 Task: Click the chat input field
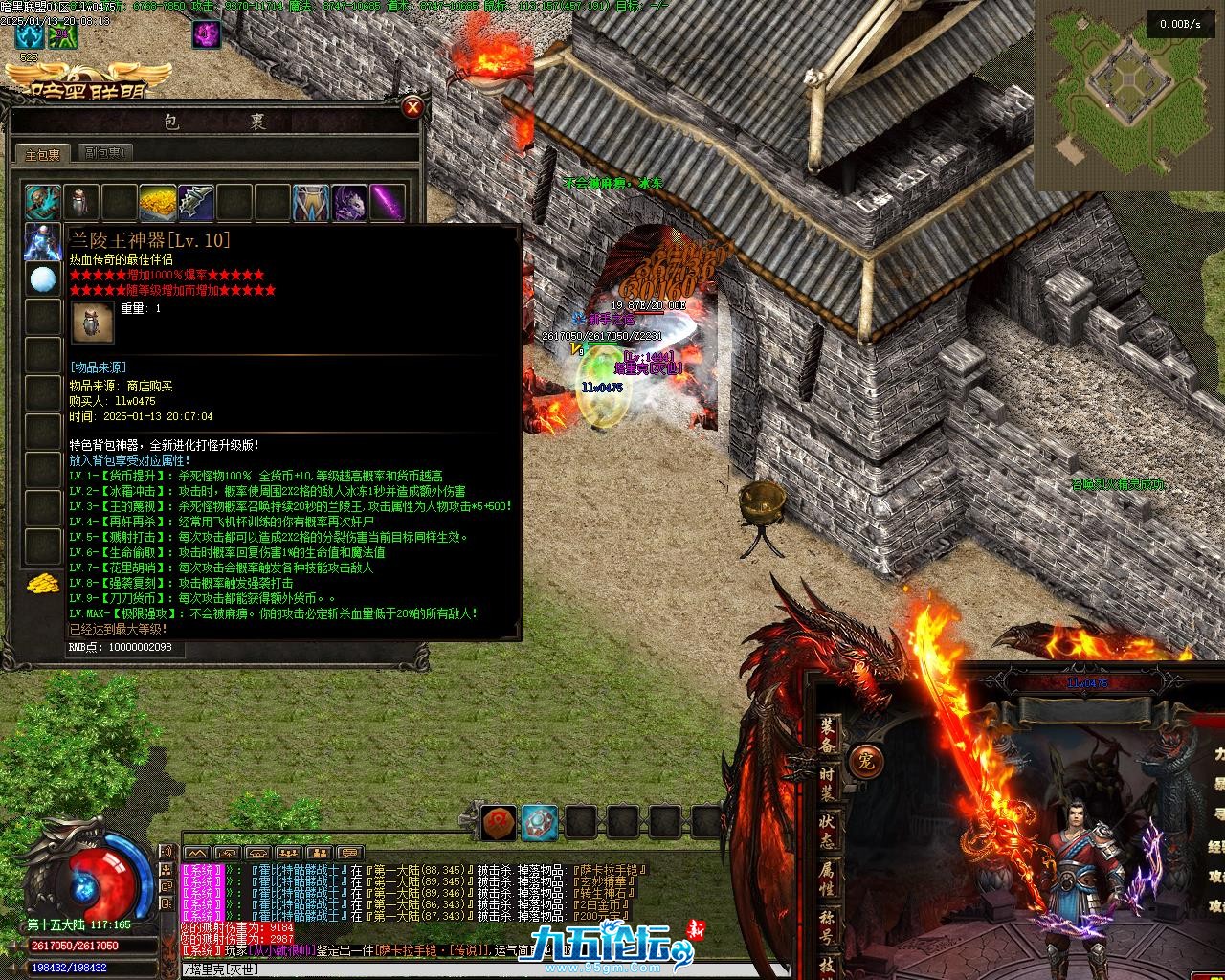tap(479, 969)
